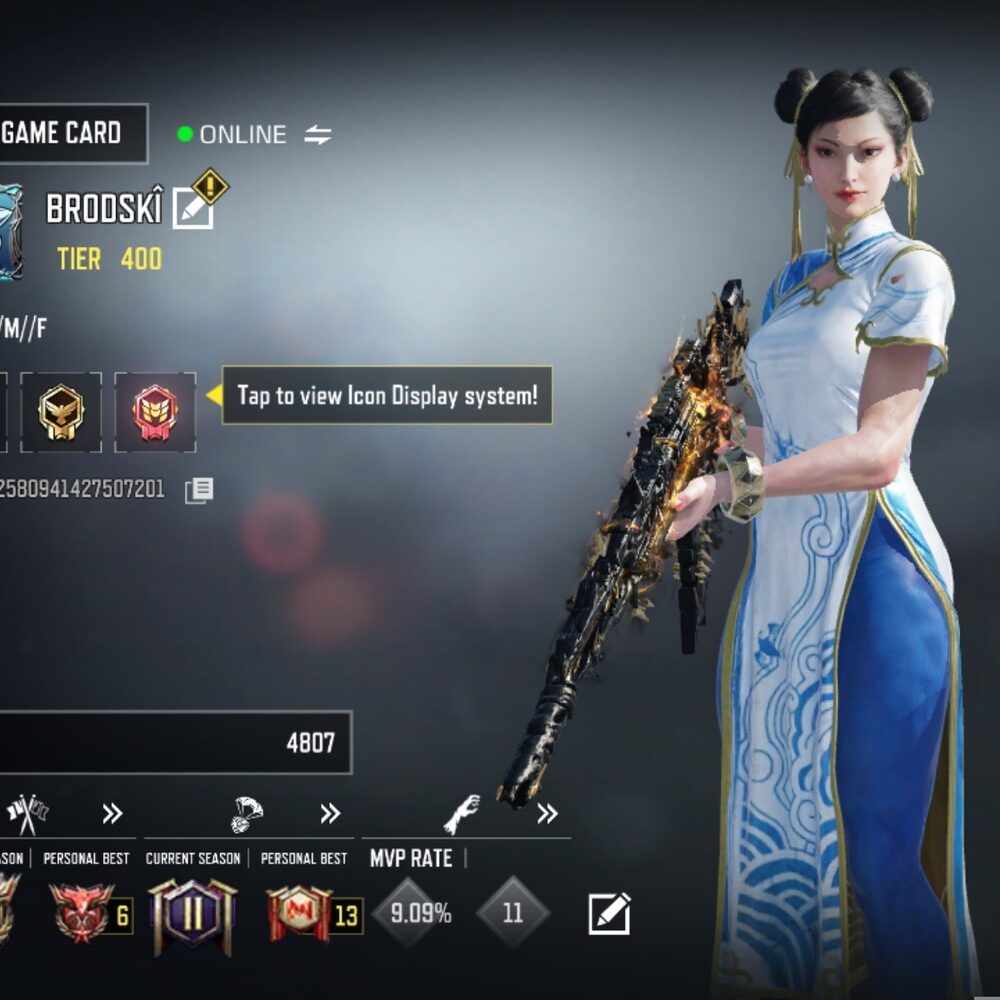The height and width of the screenshot is (1000, 1000).
Task: Copy the player ID number
Action: [199, 490]
